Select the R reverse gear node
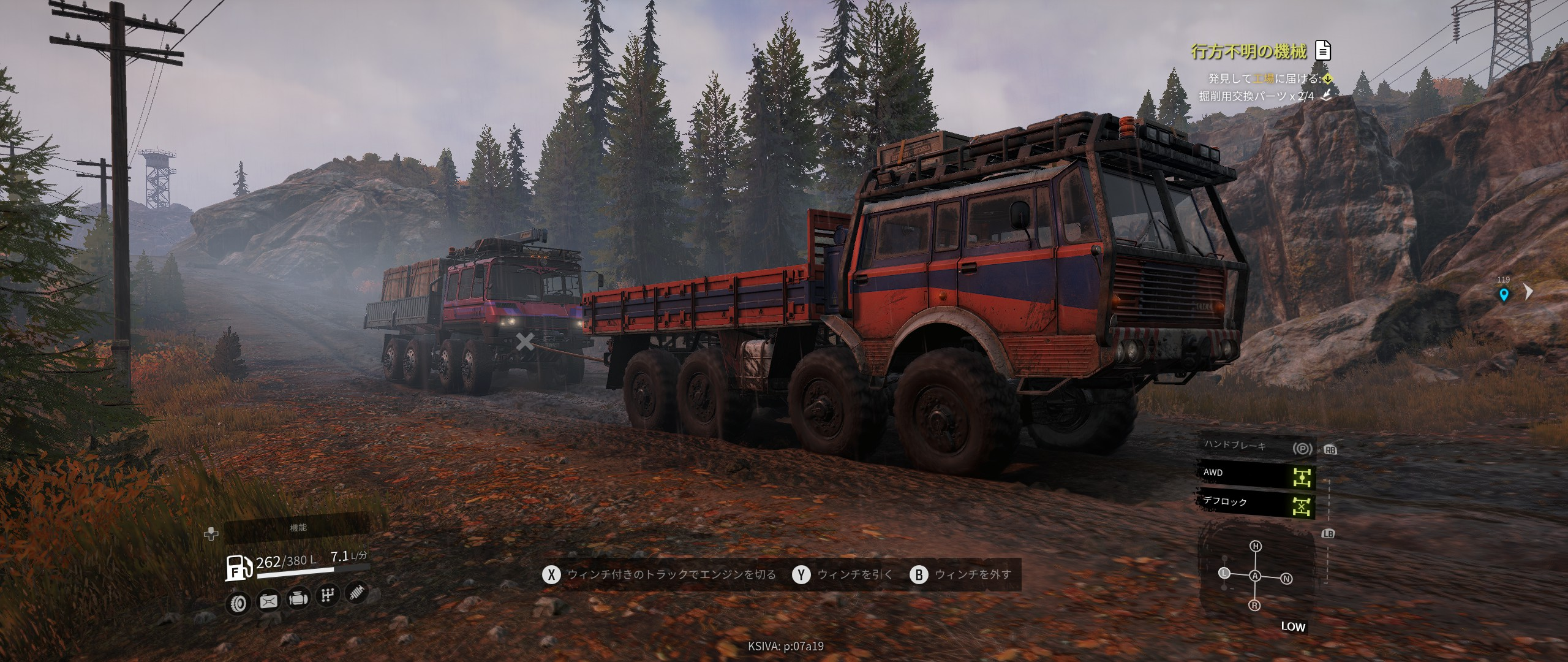The width and height of the screenshot is (1568, 662). pyautogui.click(x=1255, y=606)
